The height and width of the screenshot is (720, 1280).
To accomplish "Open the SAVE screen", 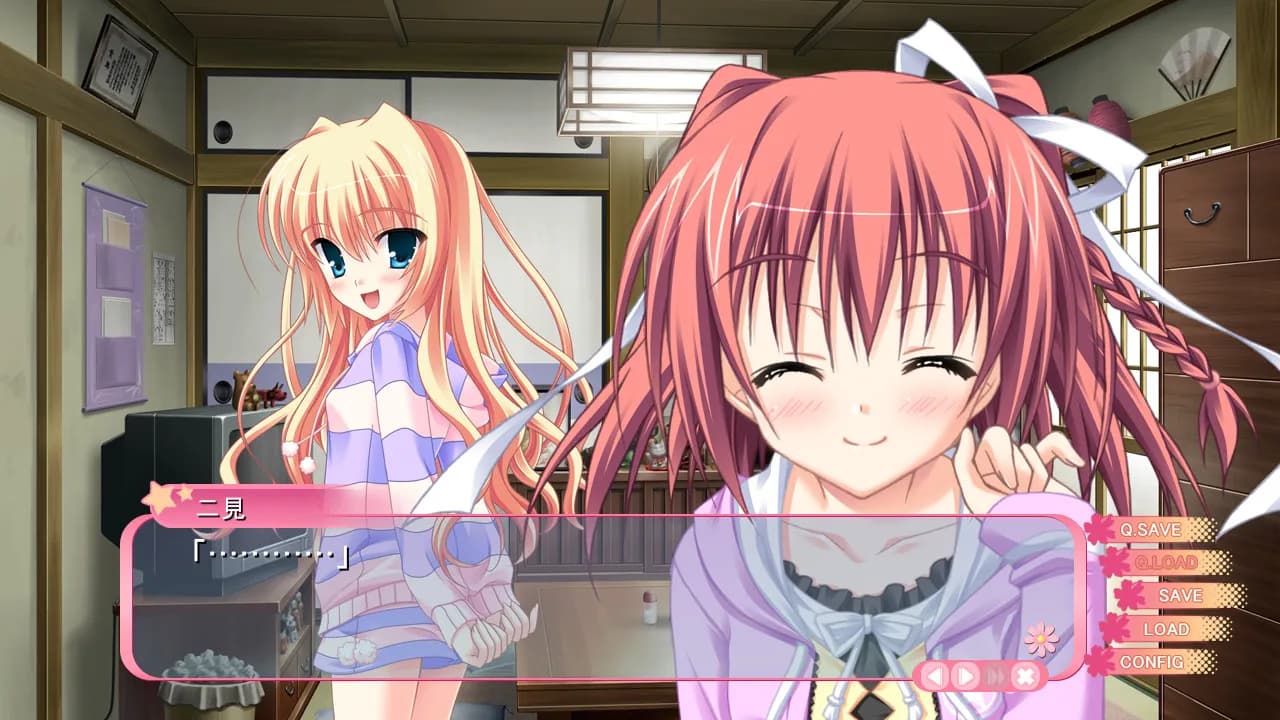I will [x=1180, y=596].
